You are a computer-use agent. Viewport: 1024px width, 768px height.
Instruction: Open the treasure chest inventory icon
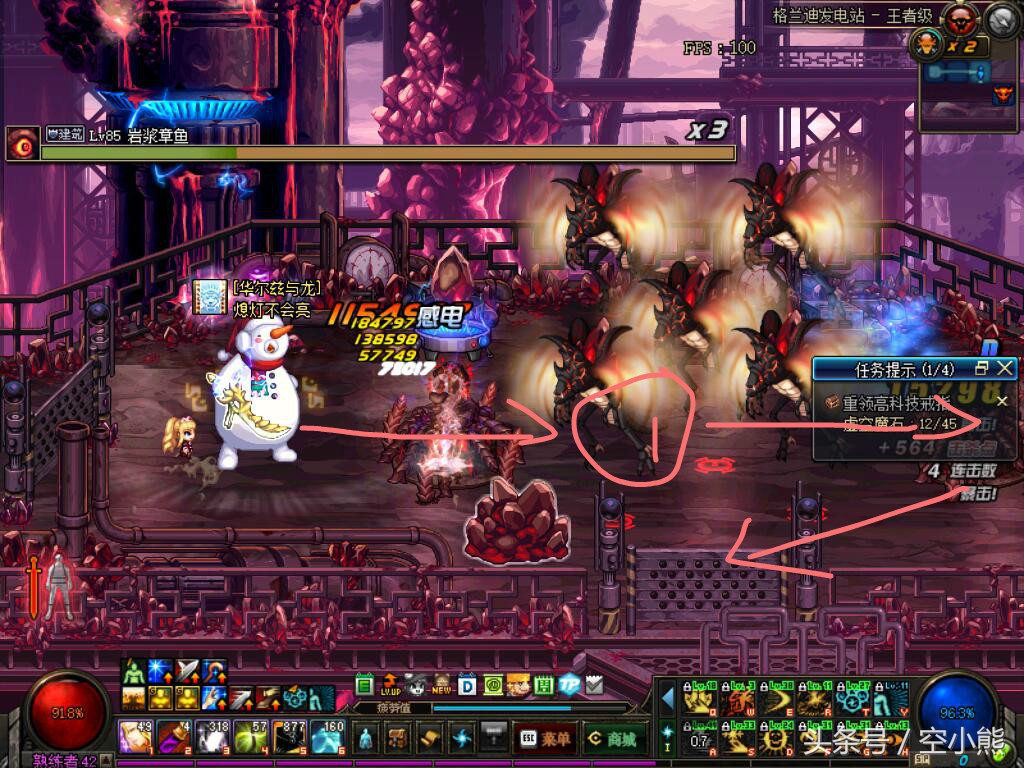398,738
